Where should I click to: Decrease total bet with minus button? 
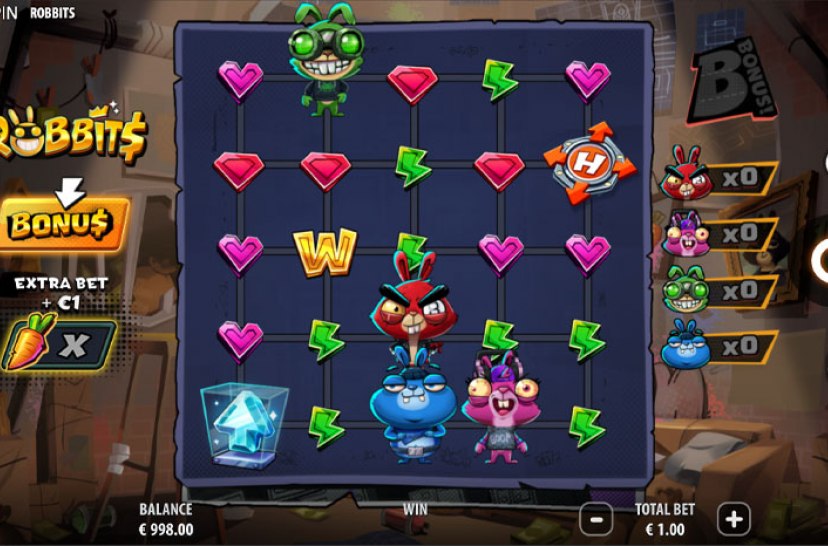596,519
